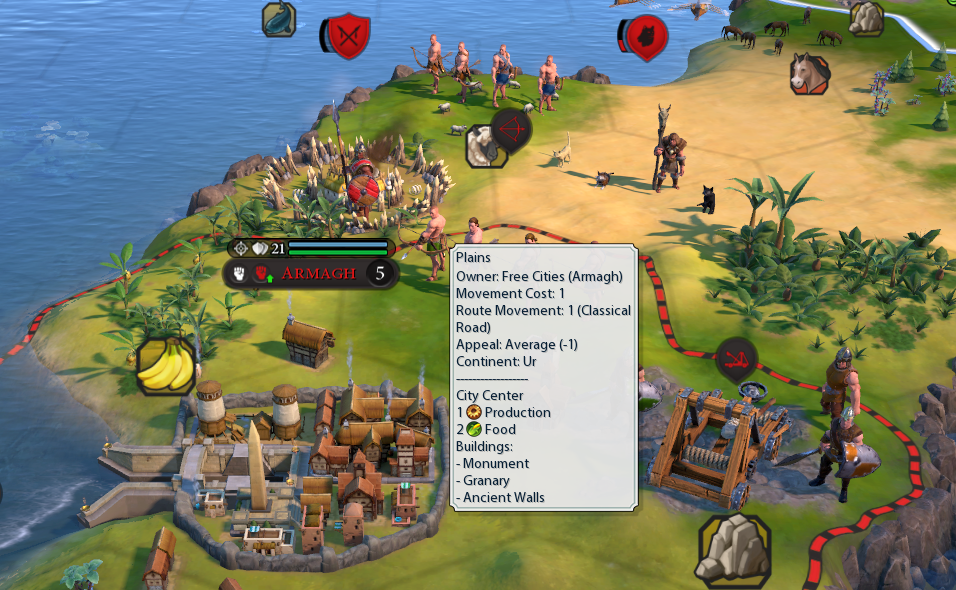
Task: Click the Bananas resource icon
Action: pyautogui.click(x=165, y=365)
